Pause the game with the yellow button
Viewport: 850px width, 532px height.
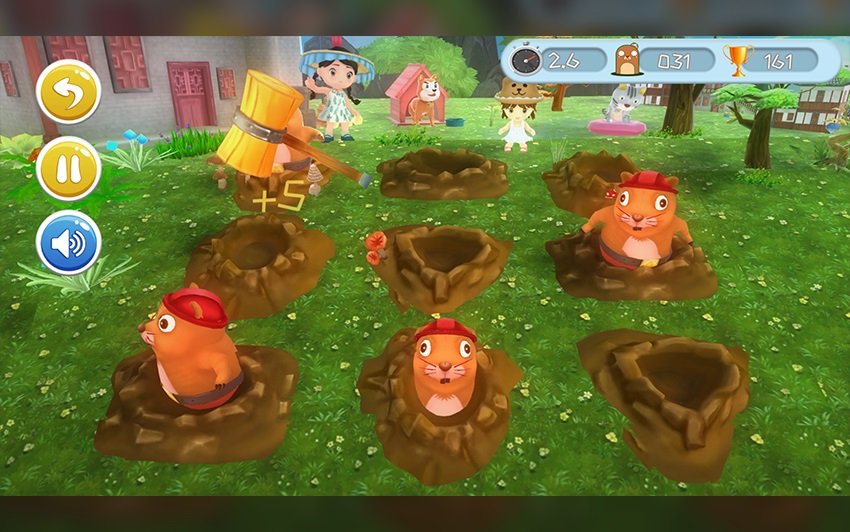pyautogui.click(x=69, y=168)
